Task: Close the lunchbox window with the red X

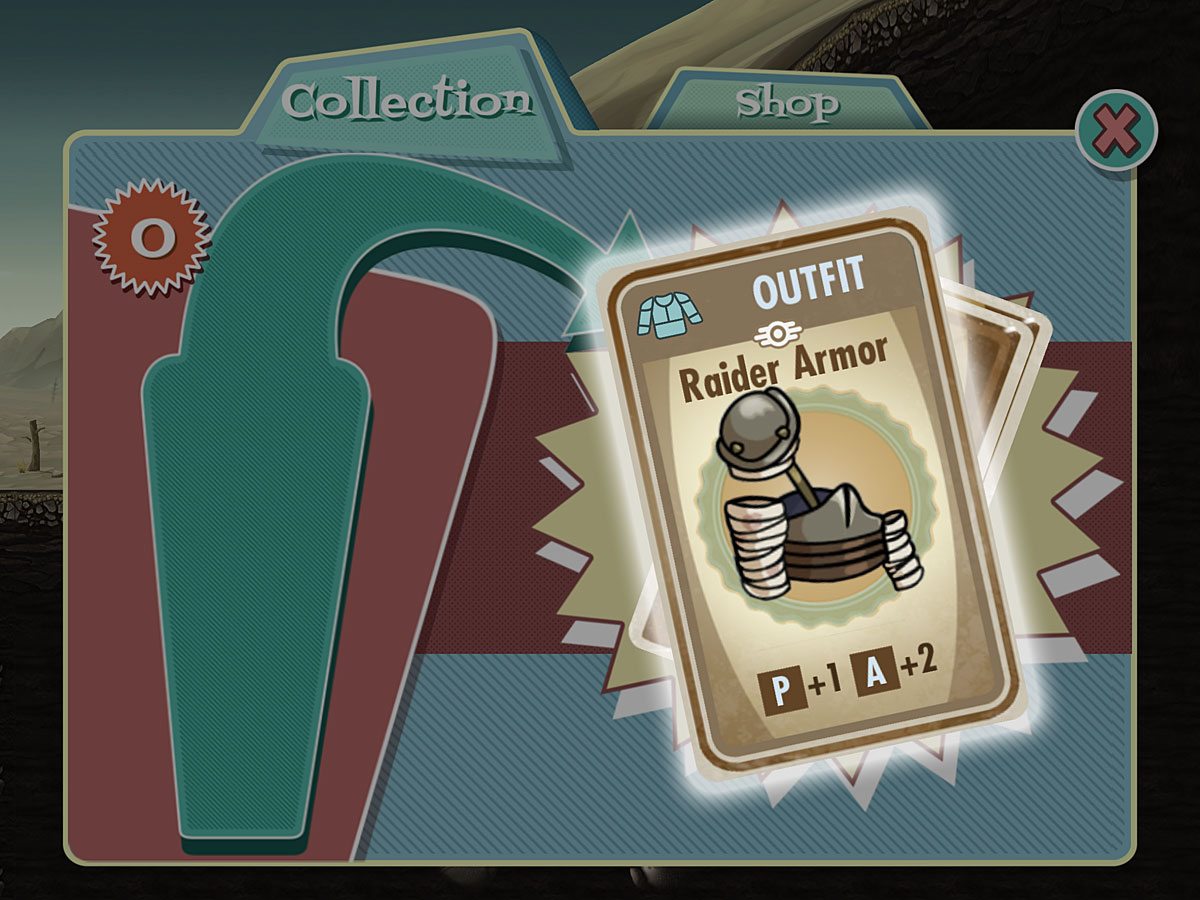Action: pyautogui.click(x=1116, y=131)
